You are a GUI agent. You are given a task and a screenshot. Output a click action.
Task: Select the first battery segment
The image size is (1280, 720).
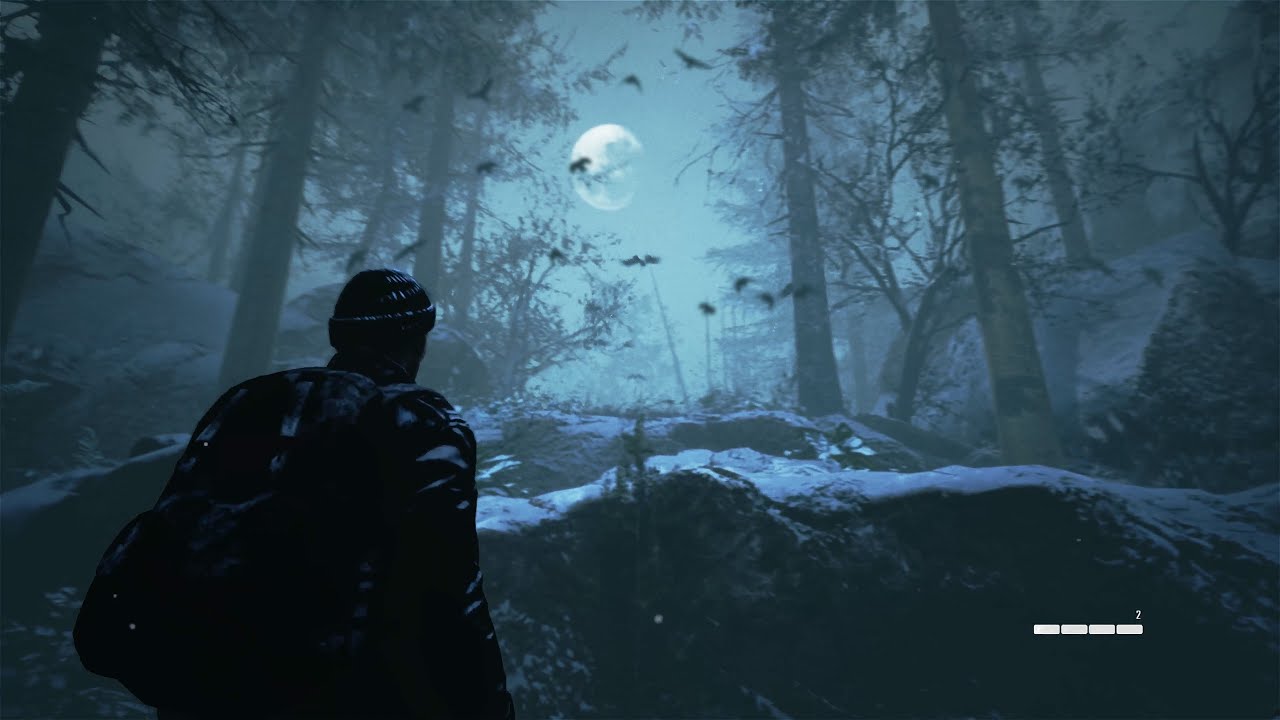coord(1047,629)
